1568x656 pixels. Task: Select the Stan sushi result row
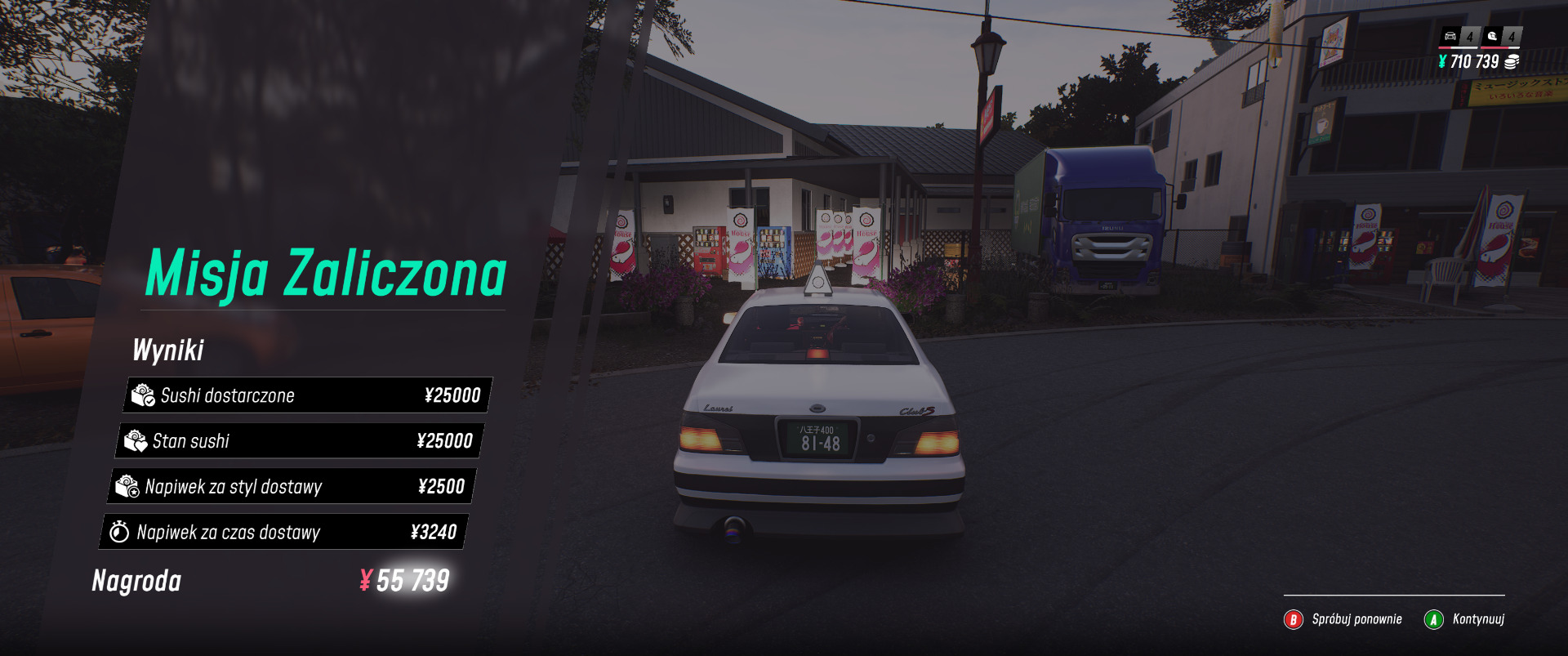299,441
